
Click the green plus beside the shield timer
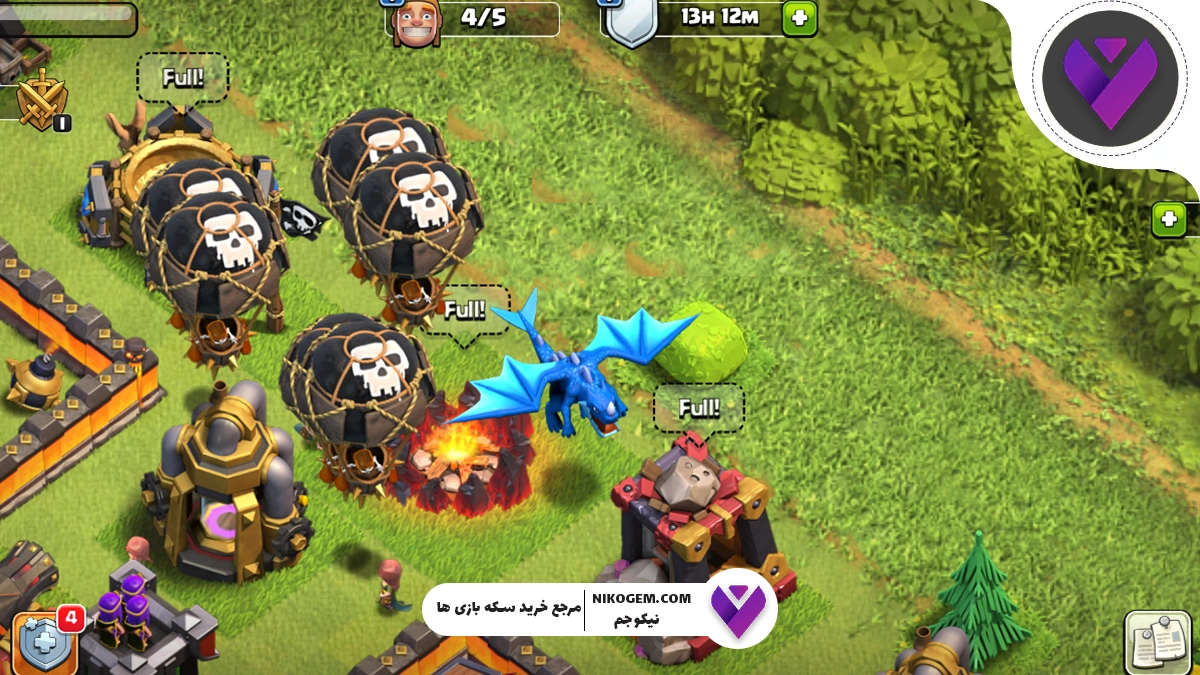799,18
